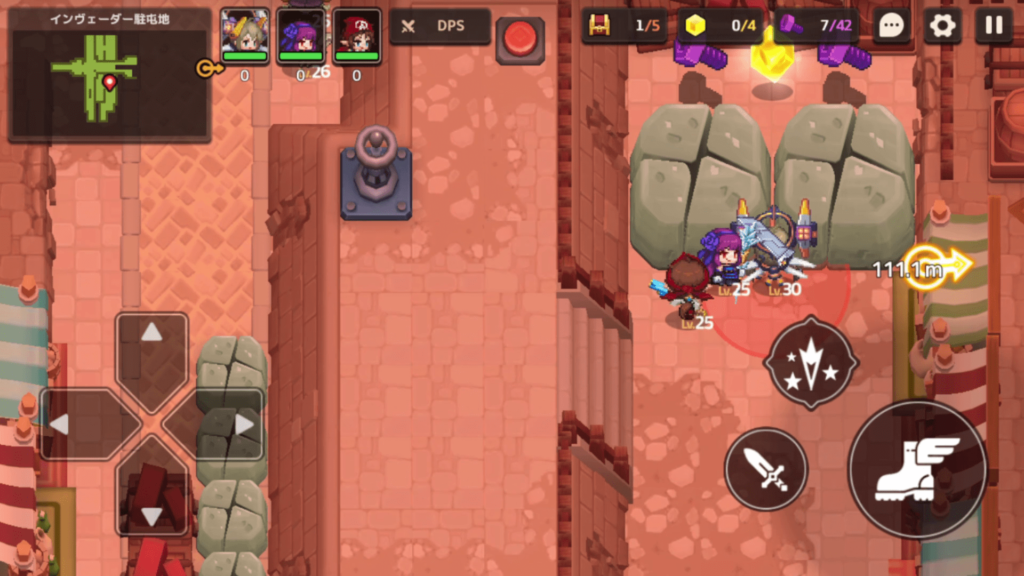Open the Invader Garrison minimap
Image resolution: width=1024 pixels, height=576 pixels.
point(109,75)
